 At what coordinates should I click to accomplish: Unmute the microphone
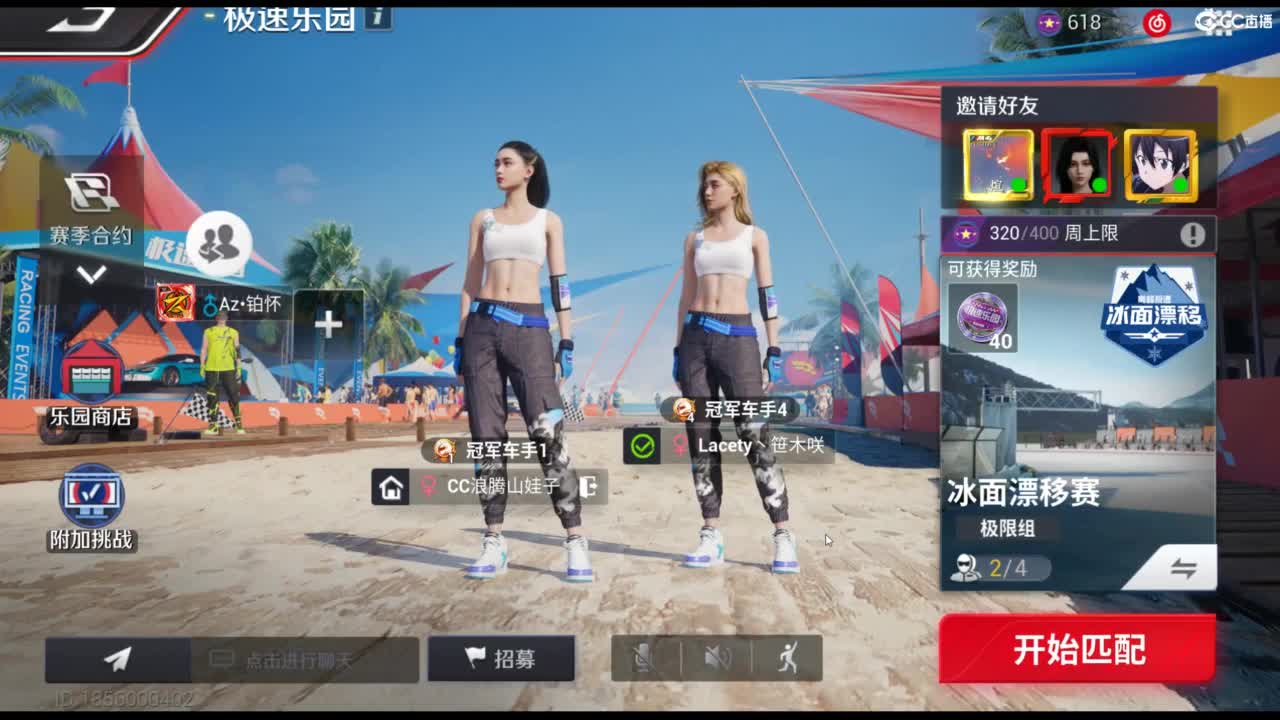click(x=641, y=656)
